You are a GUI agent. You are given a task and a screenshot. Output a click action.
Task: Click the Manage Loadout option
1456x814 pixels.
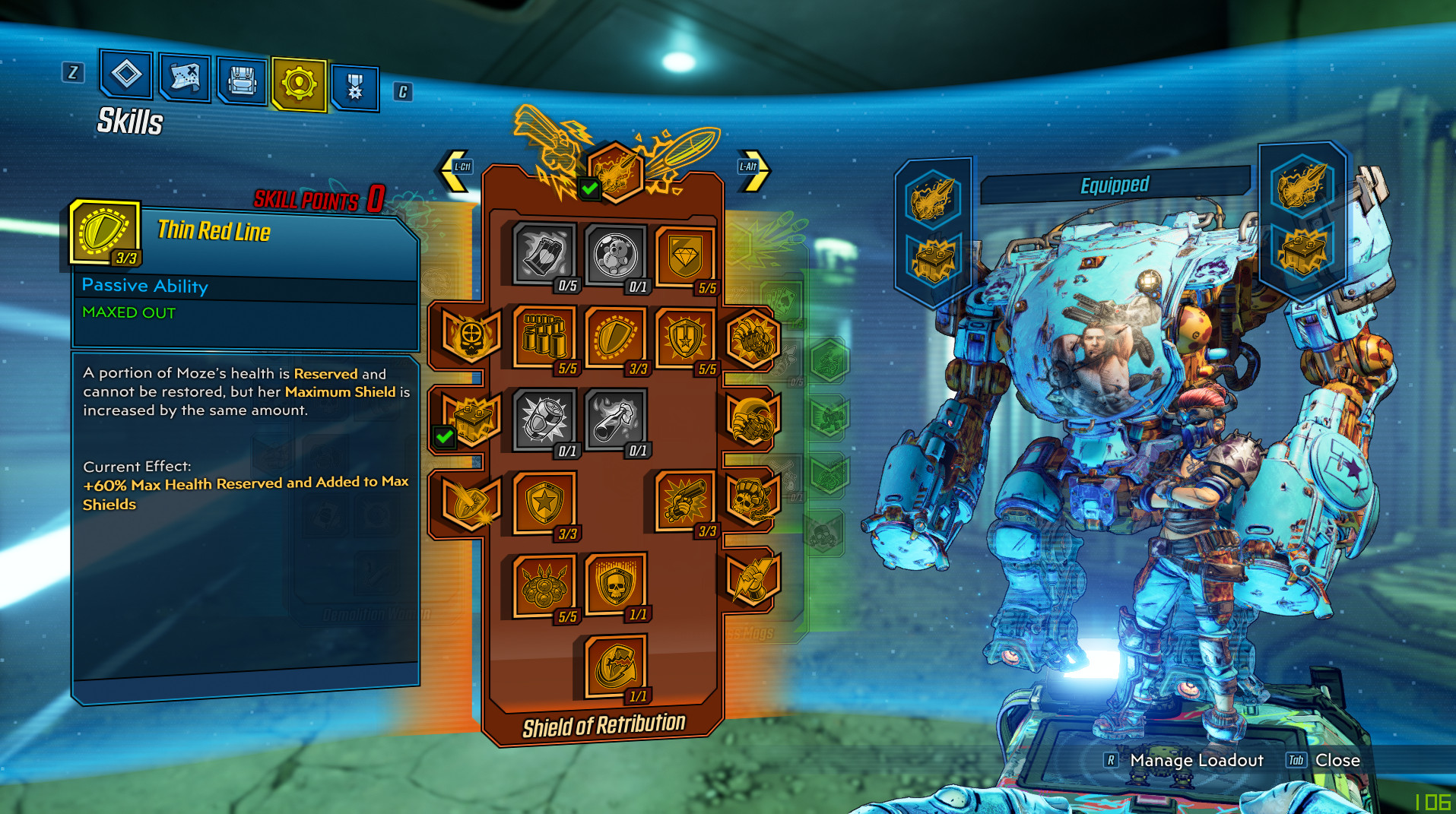[1196, 760]
